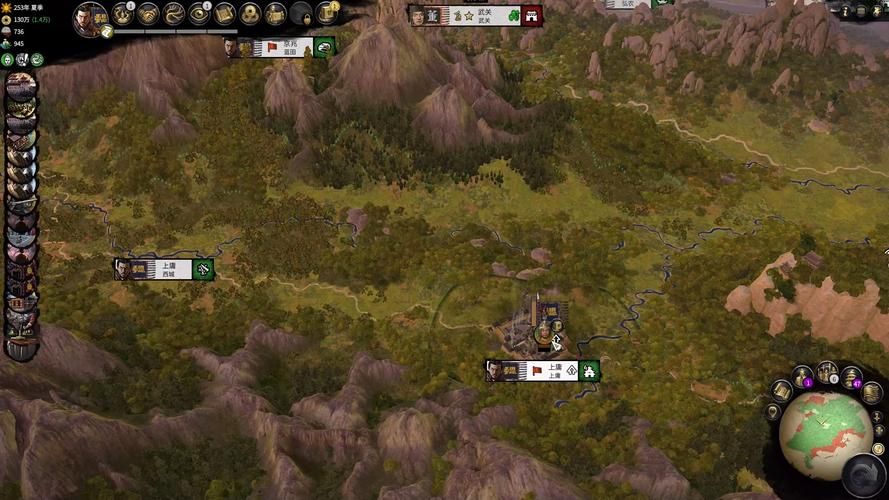The width and height of the screenshot is (889, 500).
Task: Open the undercover network eye icon
Action: 200,13
